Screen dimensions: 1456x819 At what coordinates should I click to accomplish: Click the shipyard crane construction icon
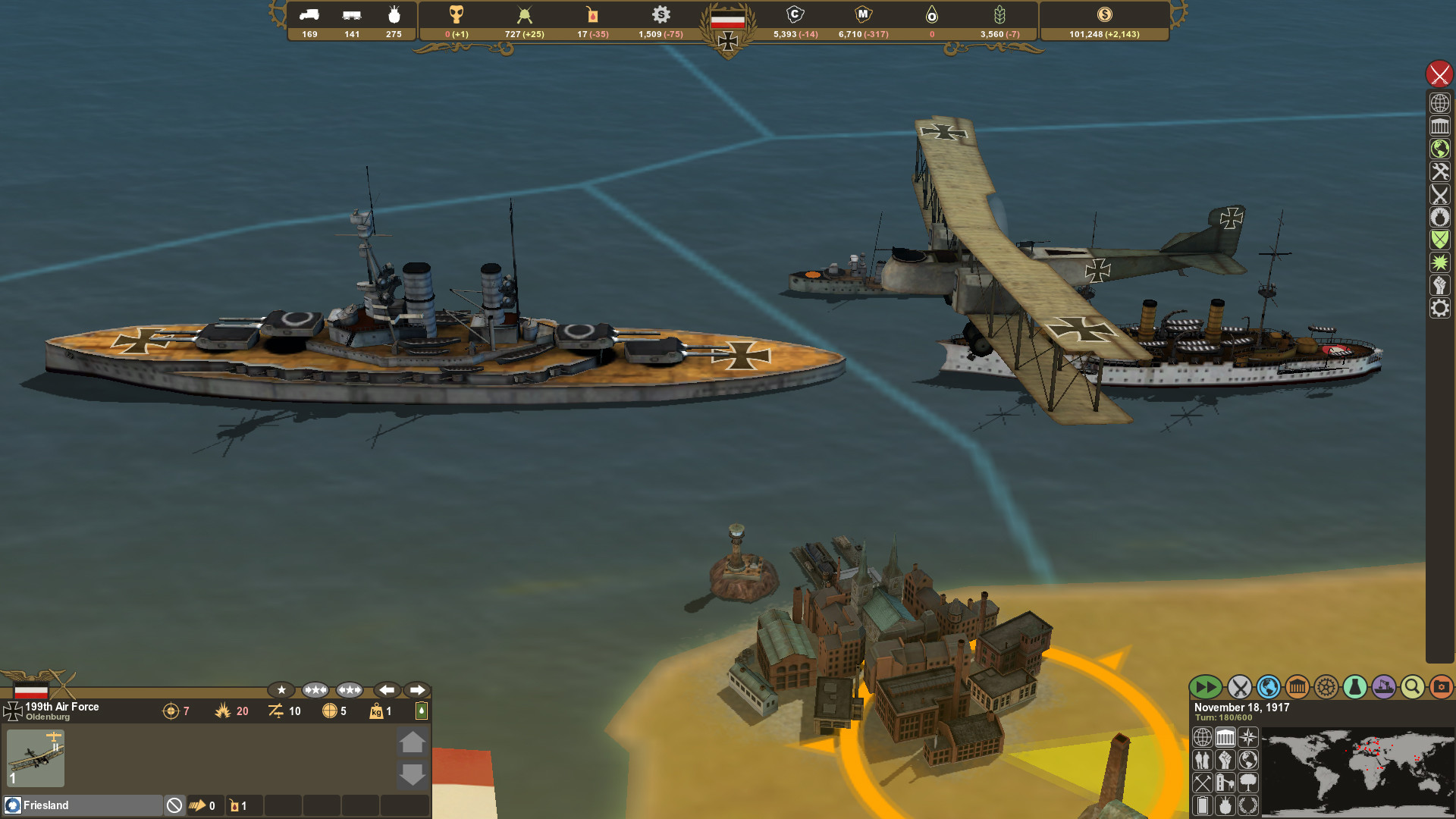point(1382,687)
